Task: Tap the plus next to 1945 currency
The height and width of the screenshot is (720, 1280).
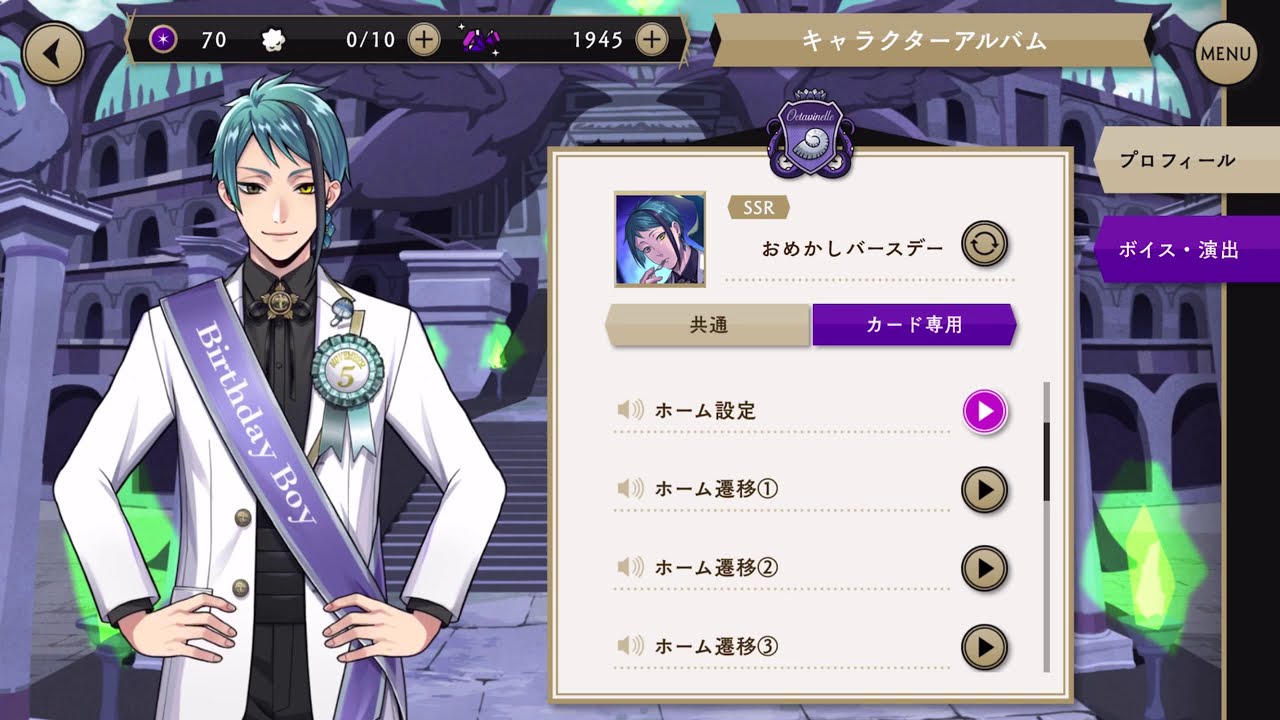Action: pyautogui.click(x=652, y=40)
